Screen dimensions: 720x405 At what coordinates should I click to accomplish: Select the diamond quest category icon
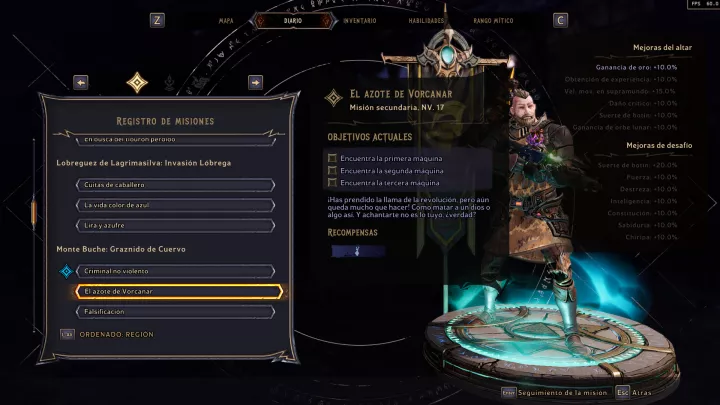click(137, 82)
